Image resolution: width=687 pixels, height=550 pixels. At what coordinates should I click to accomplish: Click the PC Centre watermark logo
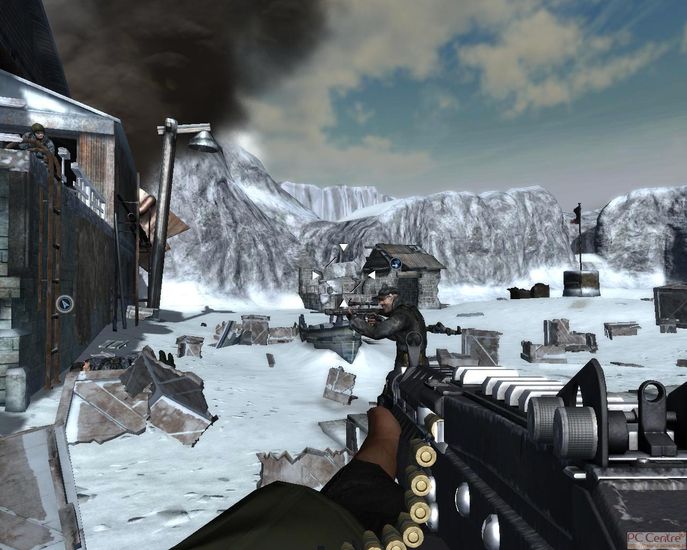click(655, 539)
